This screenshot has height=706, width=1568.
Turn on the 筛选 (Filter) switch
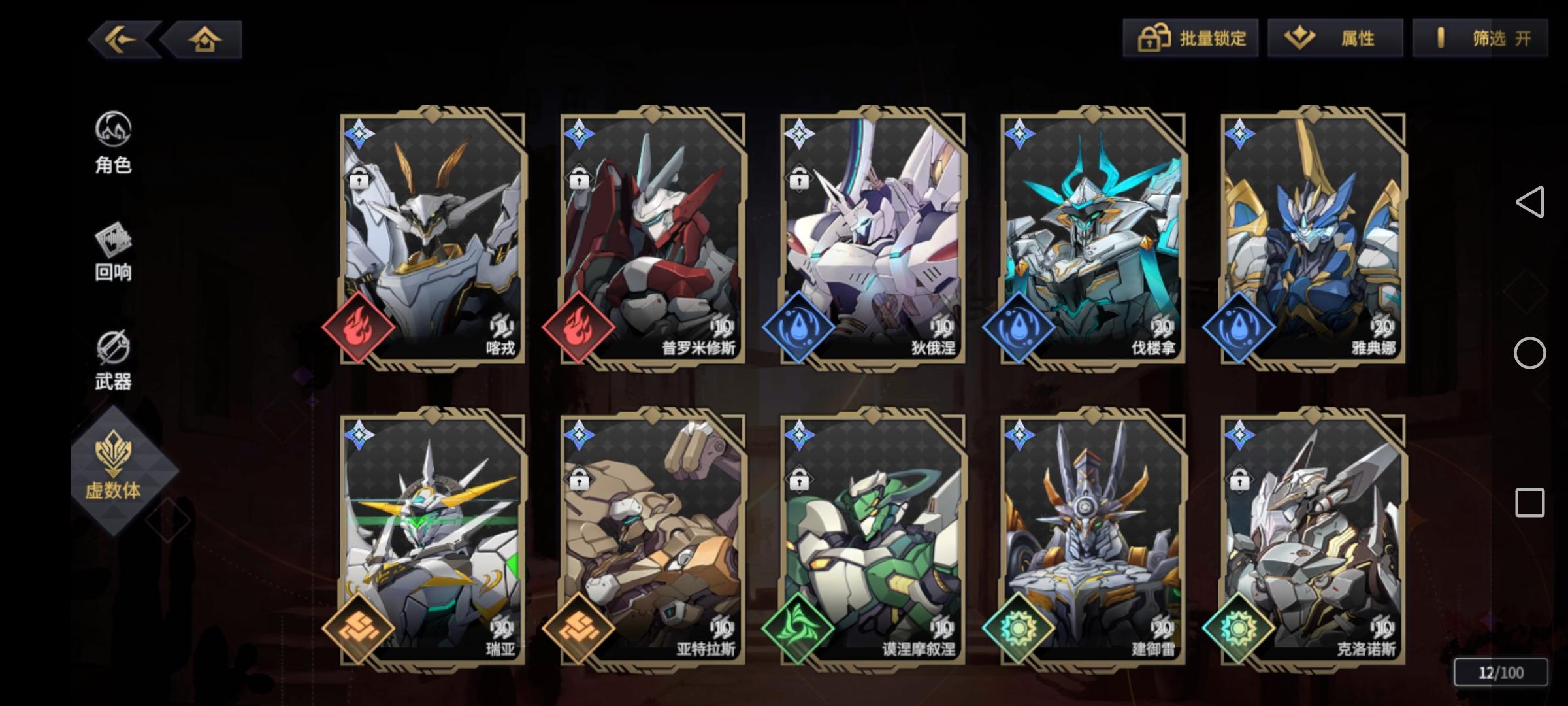[1478, 39]
